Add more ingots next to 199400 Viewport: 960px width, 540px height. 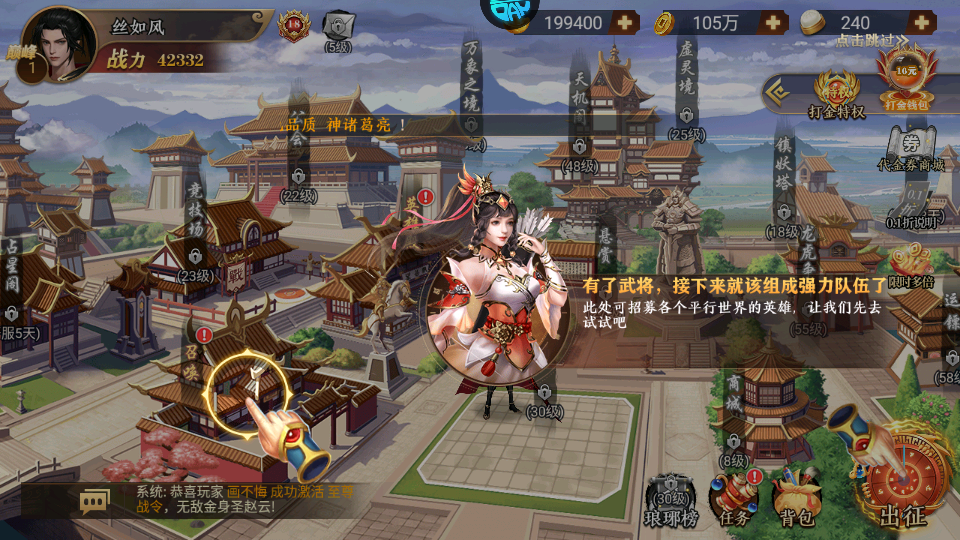[x=625, y=22]
